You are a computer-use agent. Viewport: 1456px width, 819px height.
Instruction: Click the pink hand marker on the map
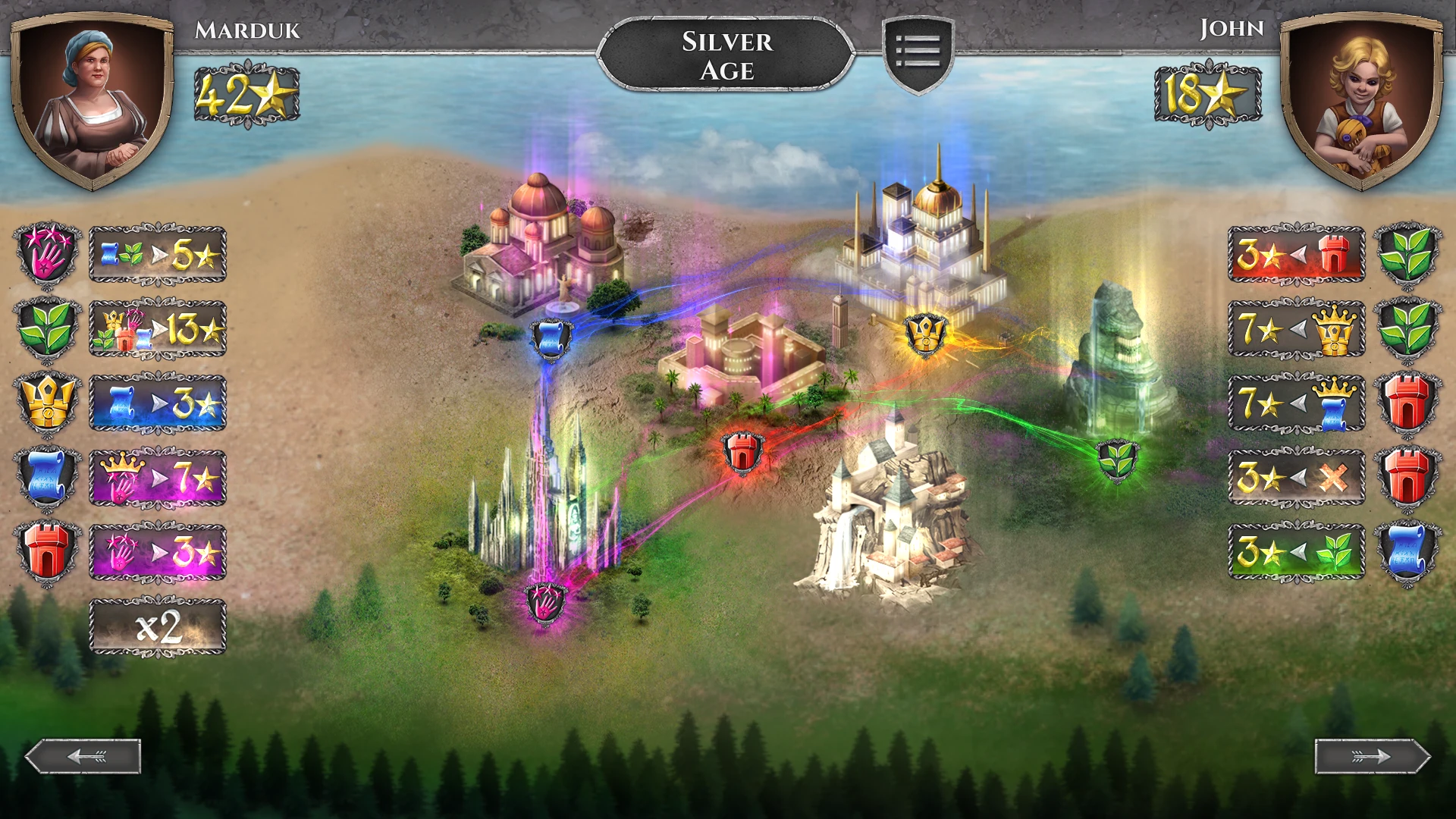545,603
